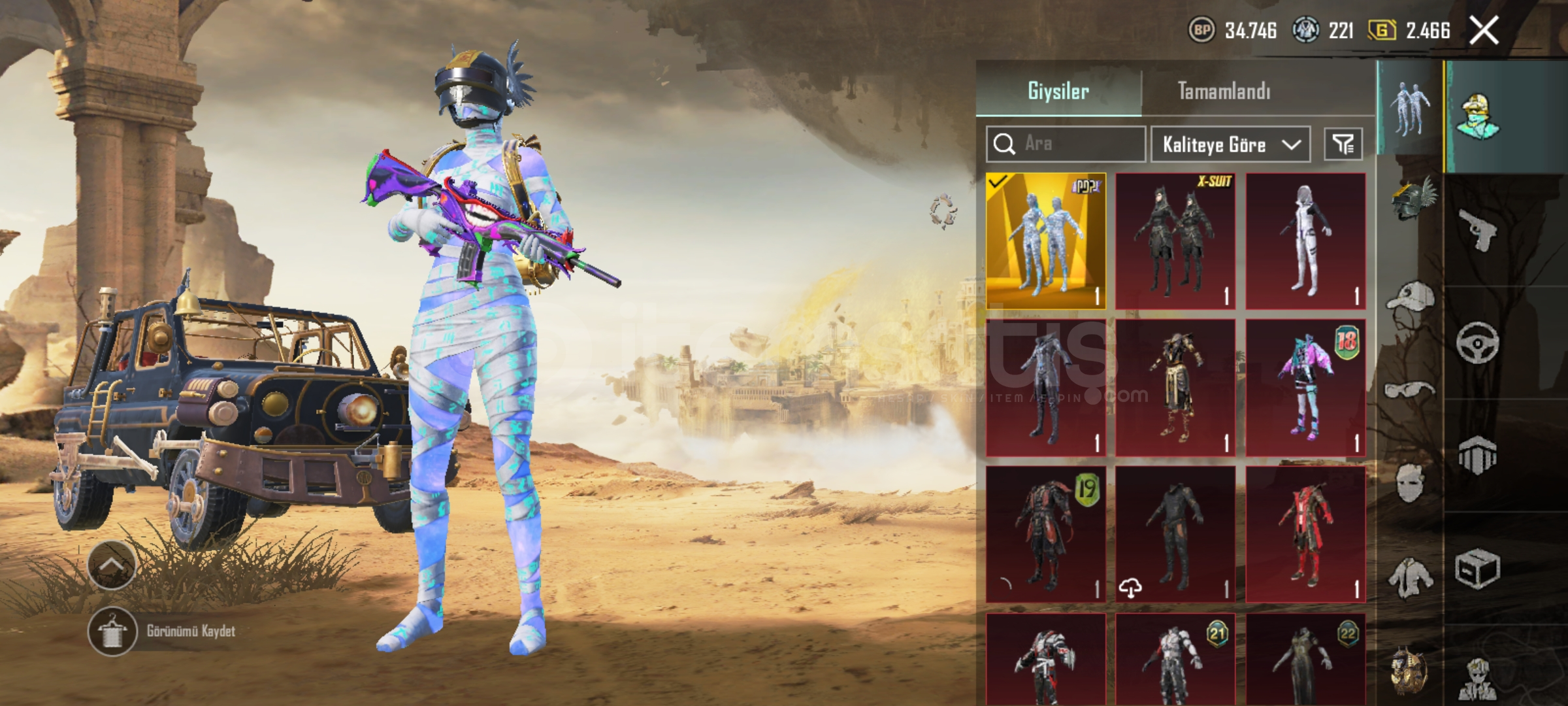This screenshot has width=1568, height=706.
Task: Select the red-black outfit with badge 19
Action: 1045,534
